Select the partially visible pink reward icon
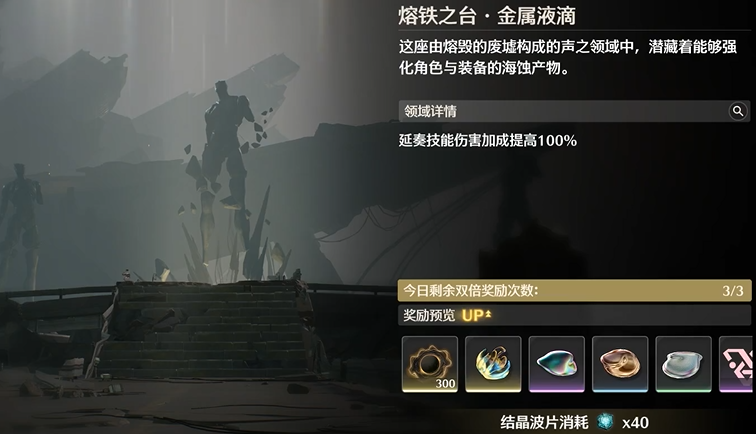Viewport: 756px width, 434px height. [x=737, y=364]
